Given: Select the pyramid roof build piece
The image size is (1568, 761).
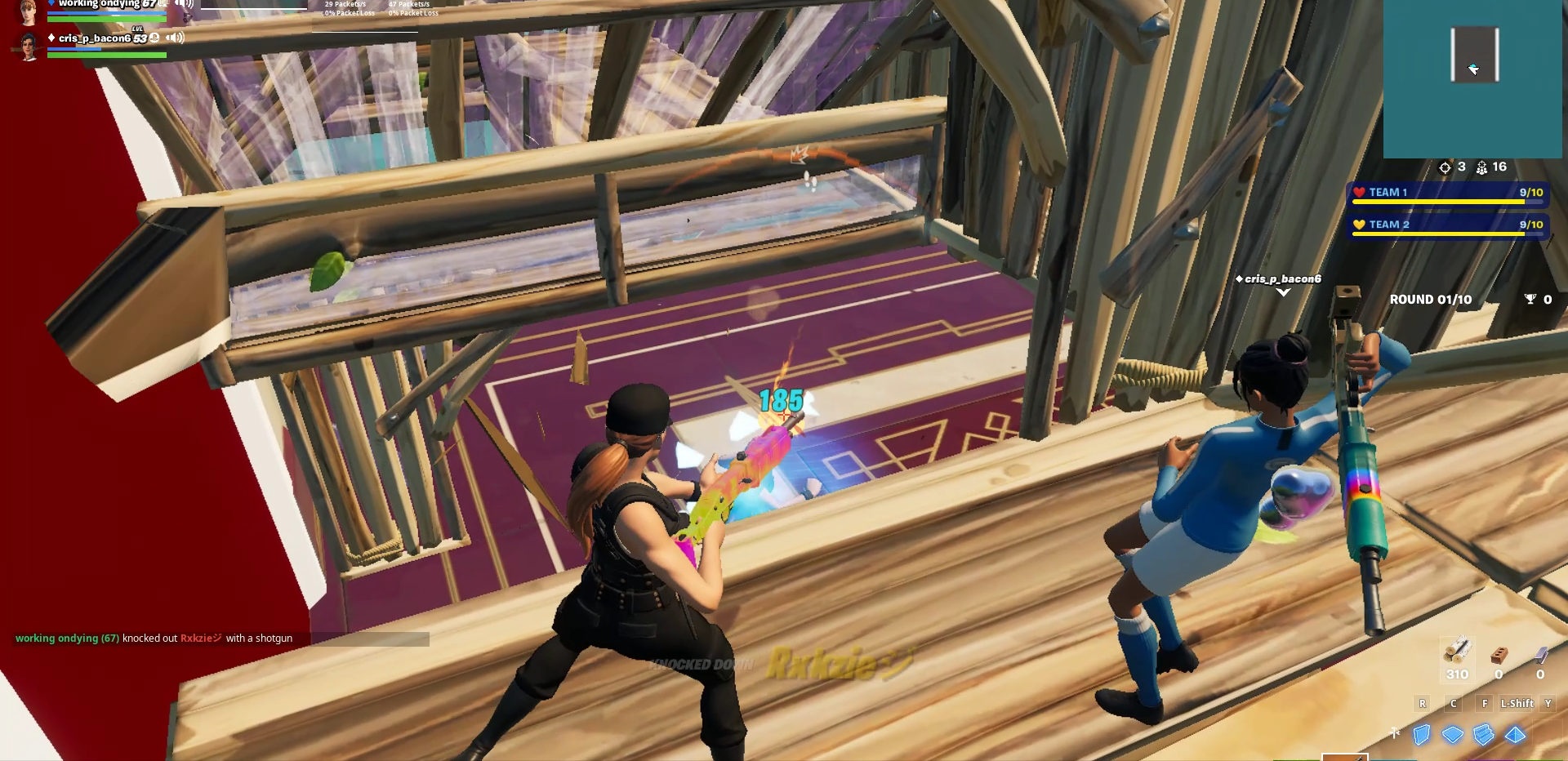Looking at the screenshot, I should 1515,735.
